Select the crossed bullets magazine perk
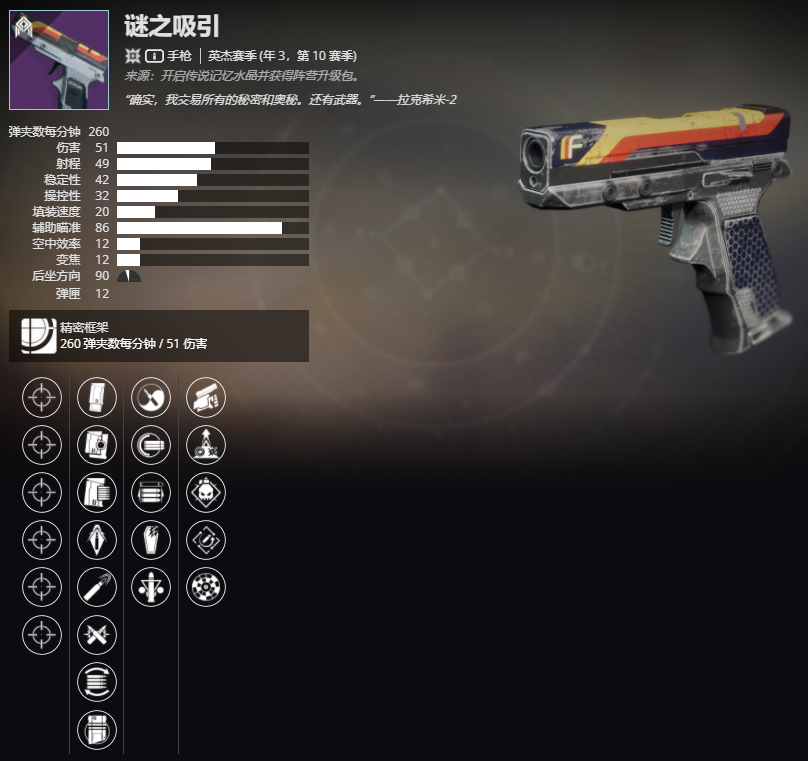Viewport: 808px width, 761px height. 97,635
